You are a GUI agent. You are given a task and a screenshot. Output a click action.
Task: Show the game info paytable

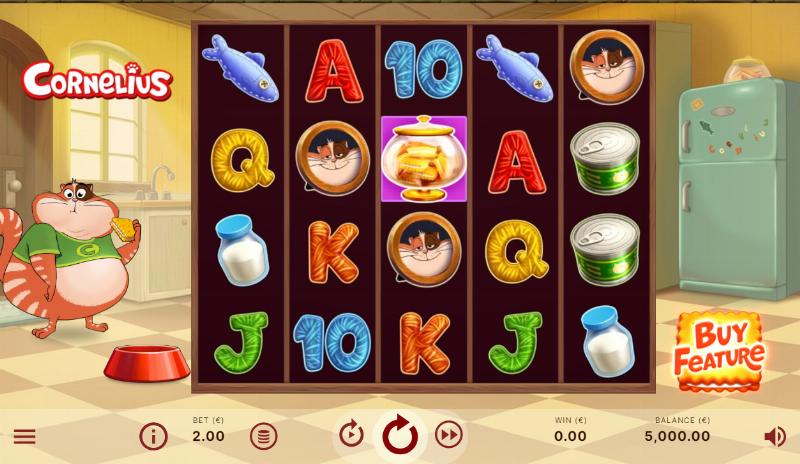(153, 436)
